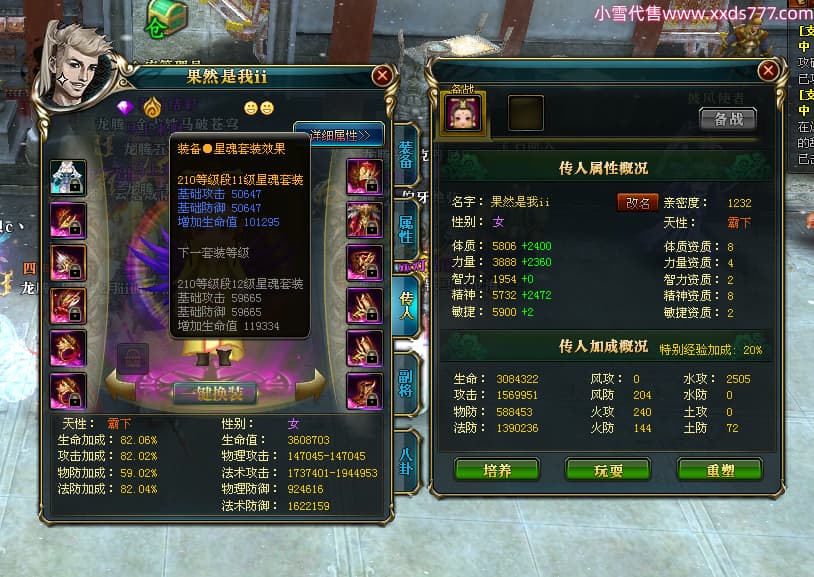Select the red ring equipment slot

tap(68, 348)
